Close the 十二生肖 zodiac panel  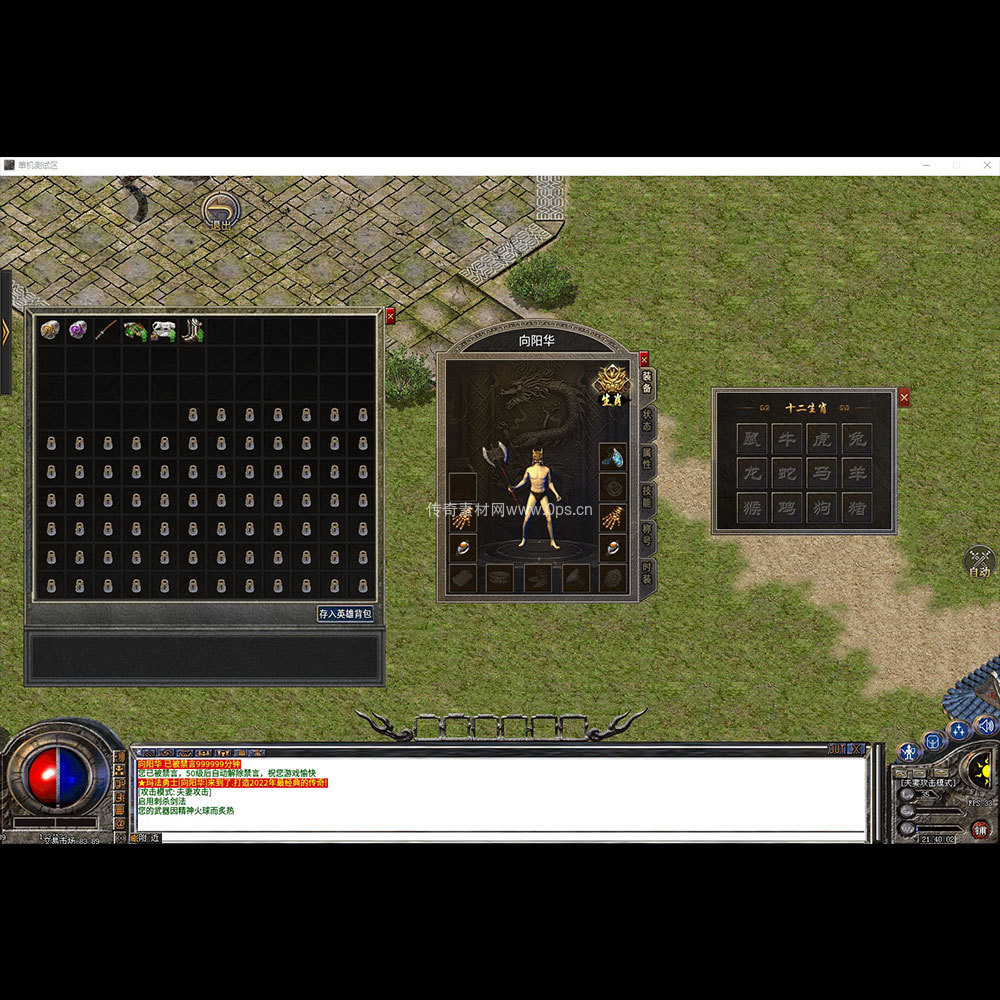(904, 398)
